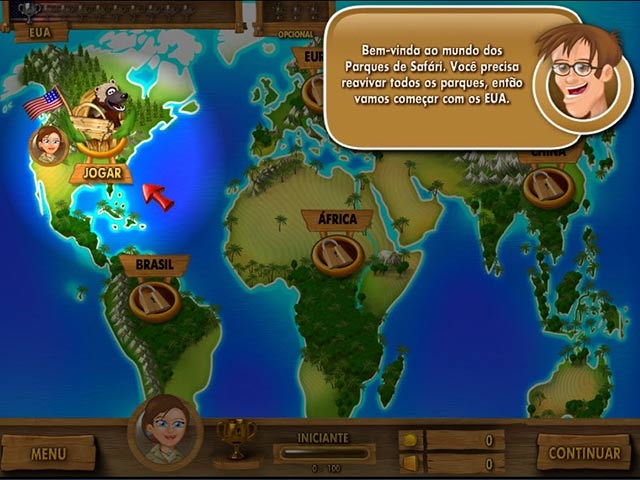Click the guide girl portrait beside the USA flag
The width and height of the screenshot is (640, 480).
pos(49,145)
